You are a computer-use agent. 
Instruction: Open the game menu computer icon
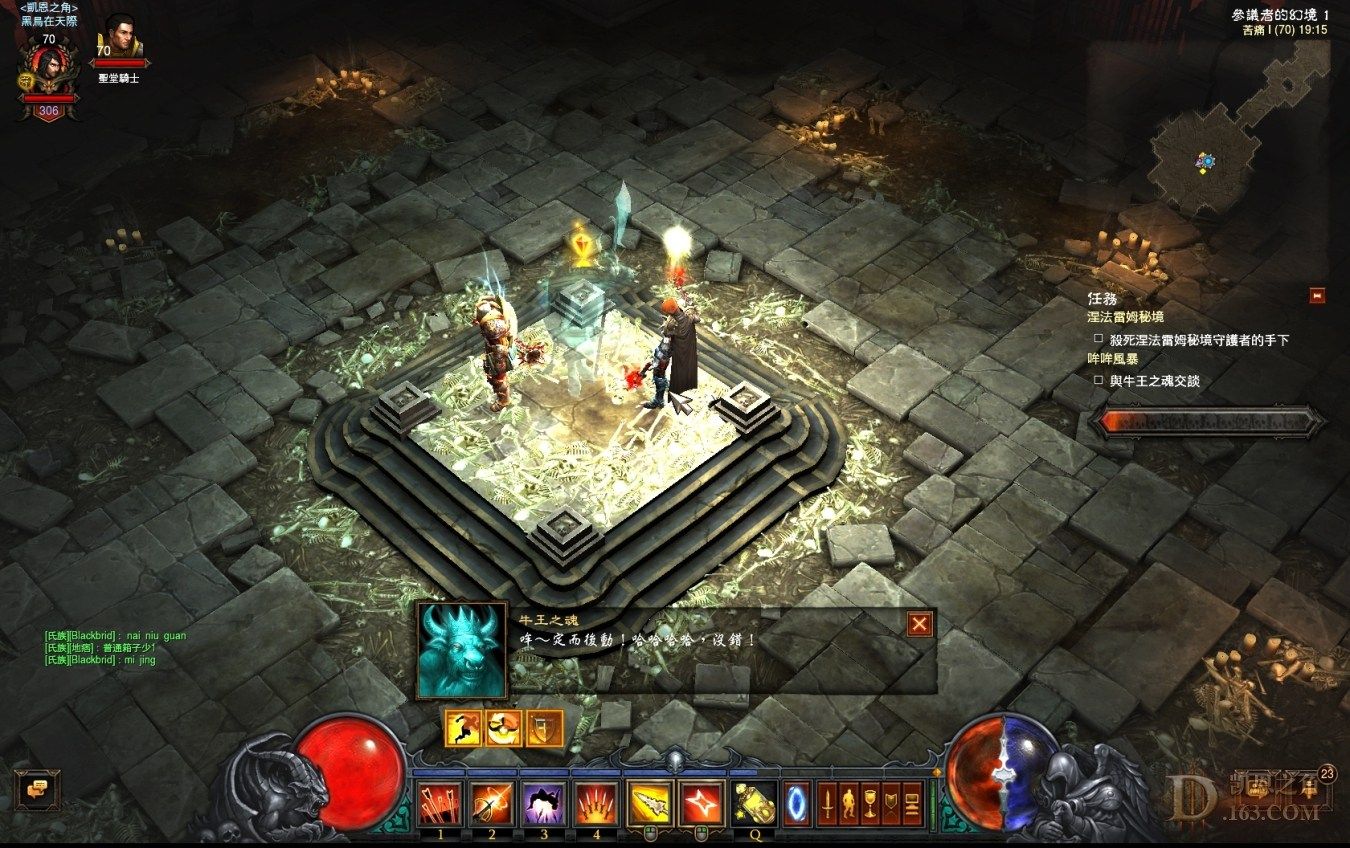pos(912,804)
